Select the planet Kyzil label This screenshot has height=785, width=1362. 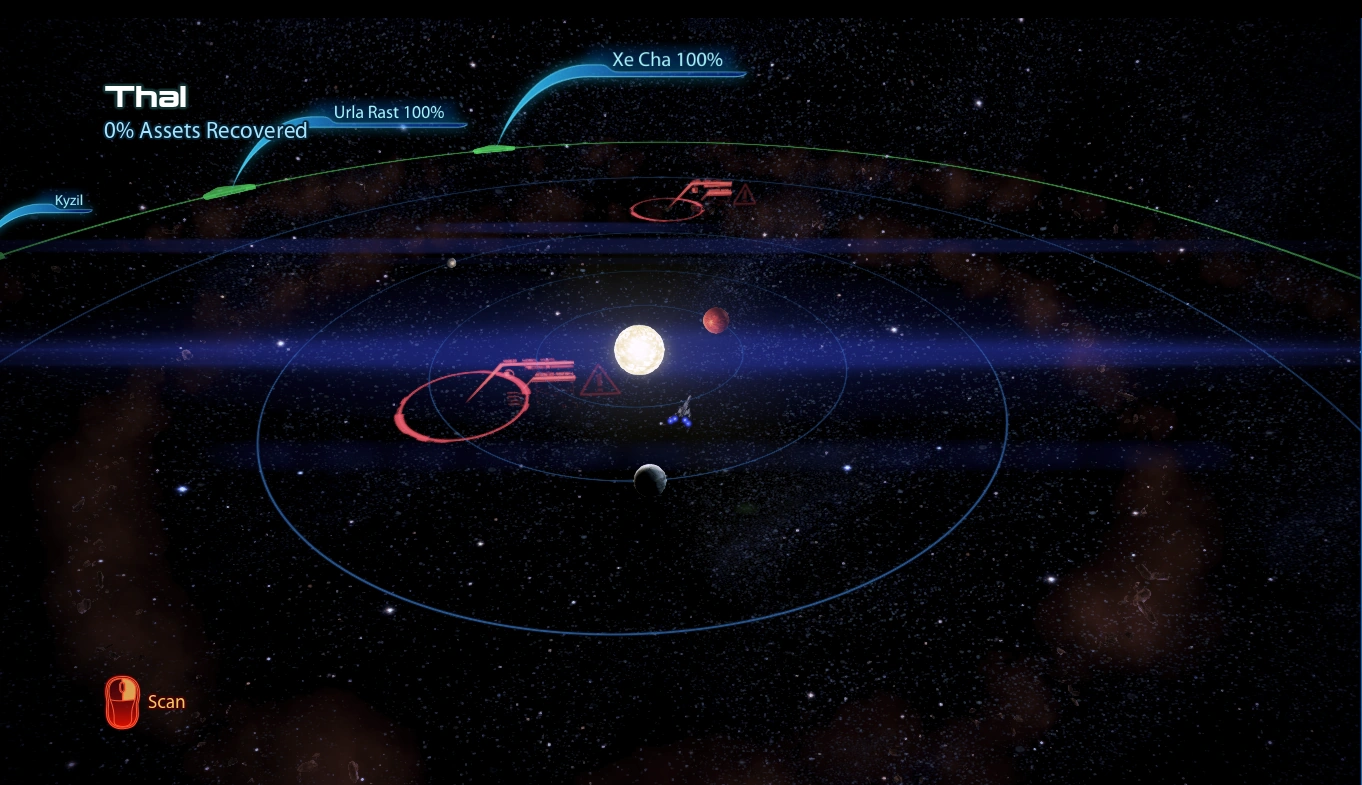pyautogui.click(x=71, y=199)
